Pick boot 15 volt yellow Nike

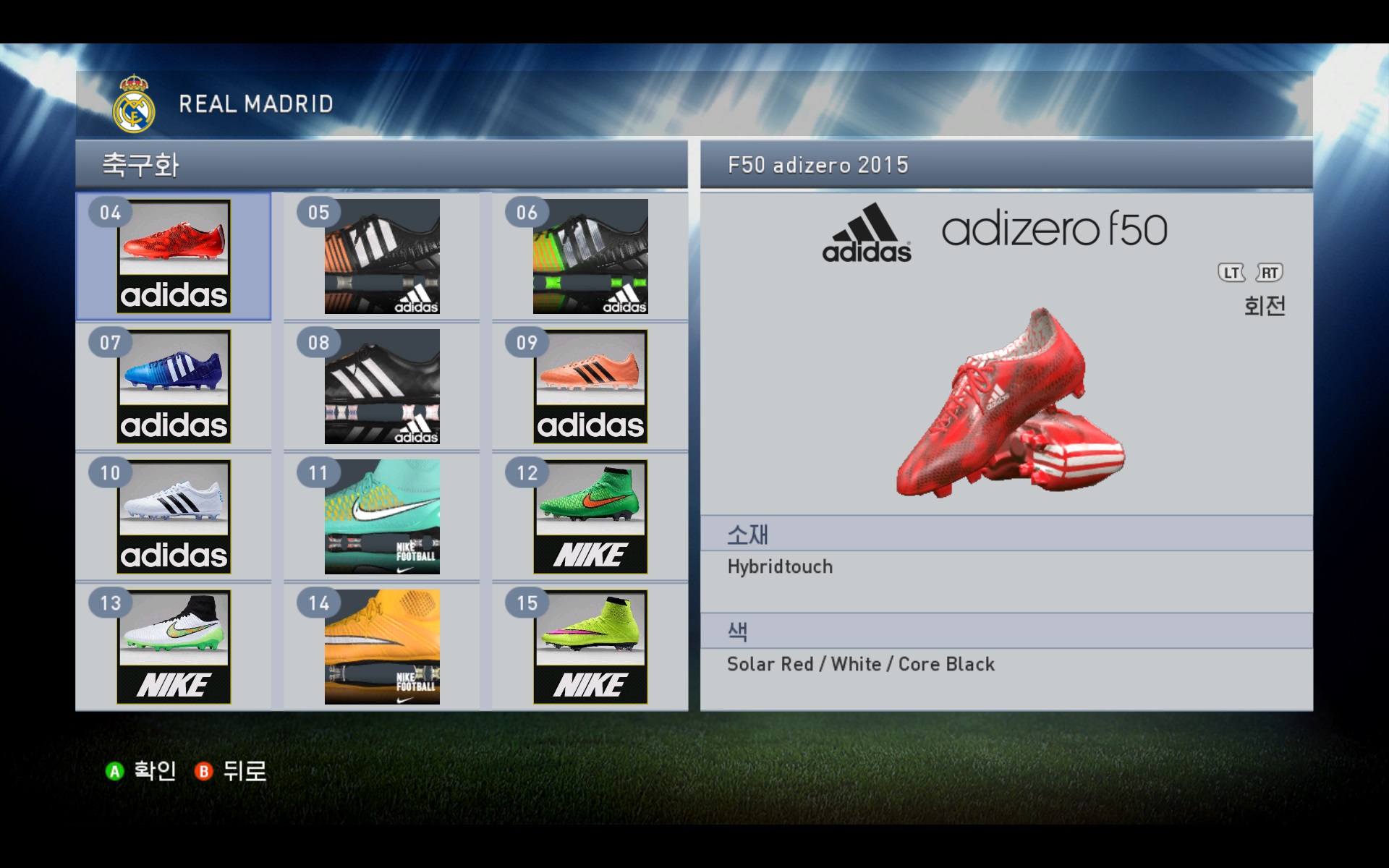590,647
